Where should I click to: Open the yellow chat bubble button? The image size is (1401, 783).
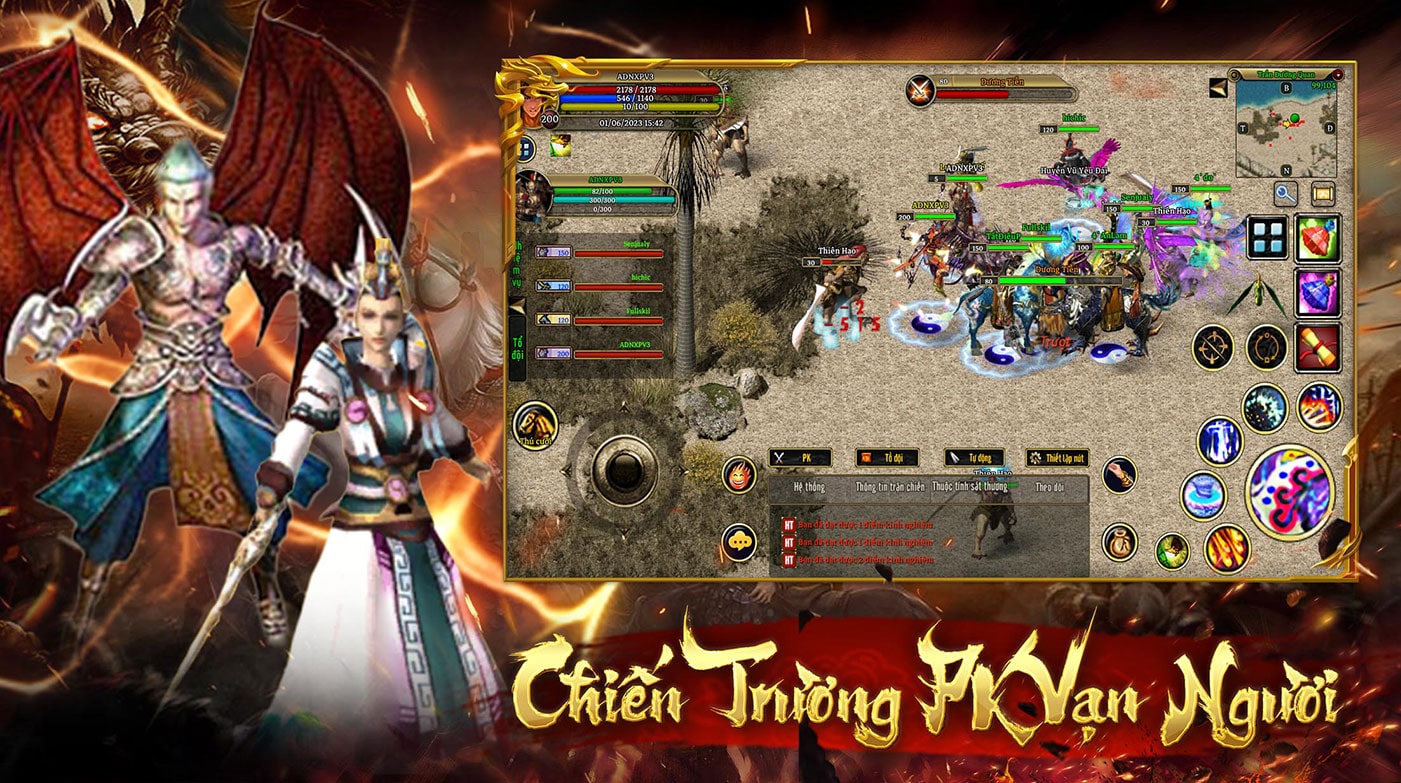[x=739, y=541]
